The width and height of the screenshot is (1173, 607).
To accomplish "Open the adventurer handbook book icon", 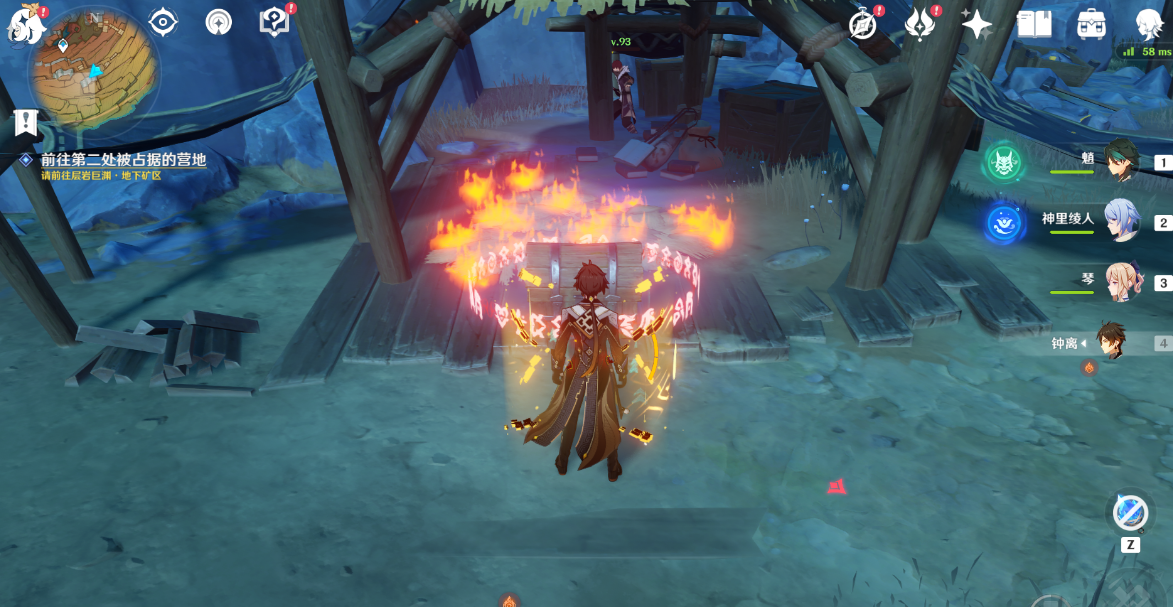I will 1033,23.
